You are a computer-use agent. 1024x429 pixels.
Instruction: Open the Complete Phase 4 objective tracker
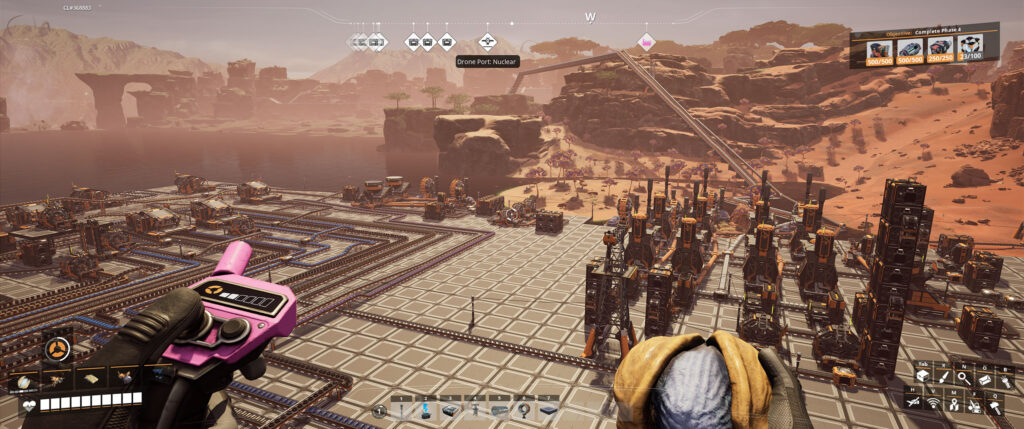tap(925, 46)
